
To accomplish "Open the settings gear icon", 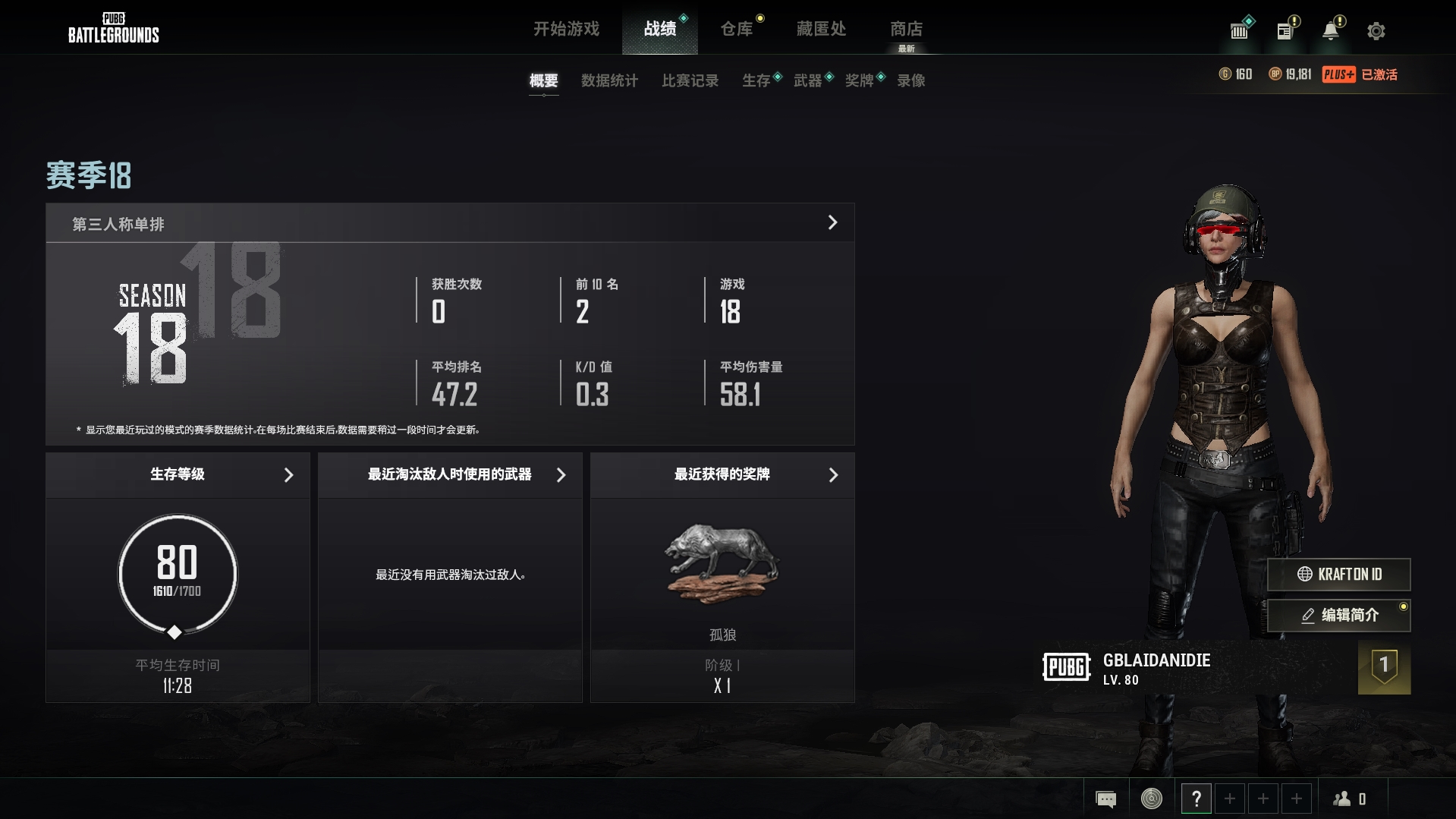I will click(x=1376, y=30).
